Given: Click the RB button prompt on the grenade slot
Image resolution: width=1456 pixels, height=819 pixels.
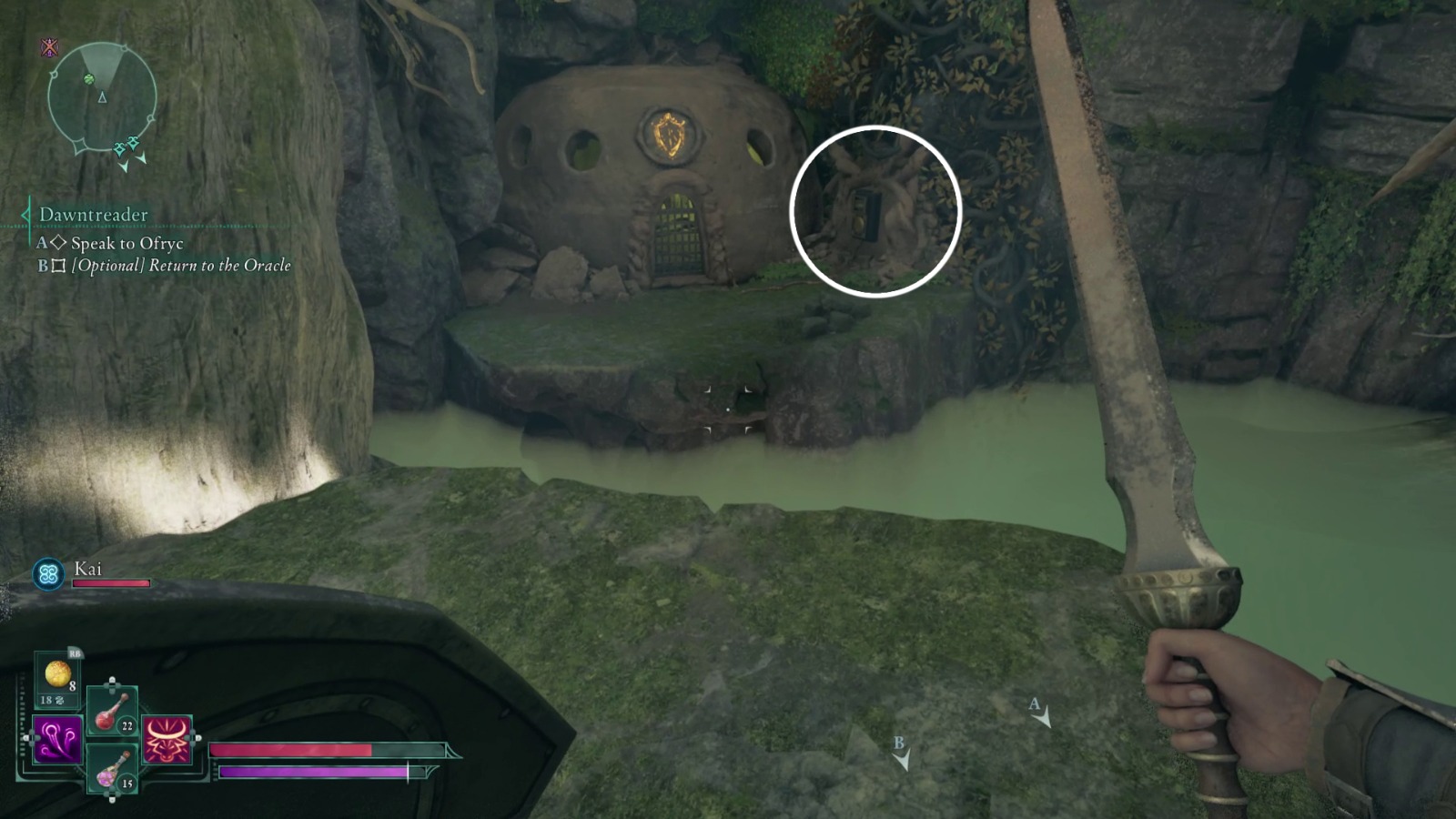Looking at the screenshot, I should point(75,653).
